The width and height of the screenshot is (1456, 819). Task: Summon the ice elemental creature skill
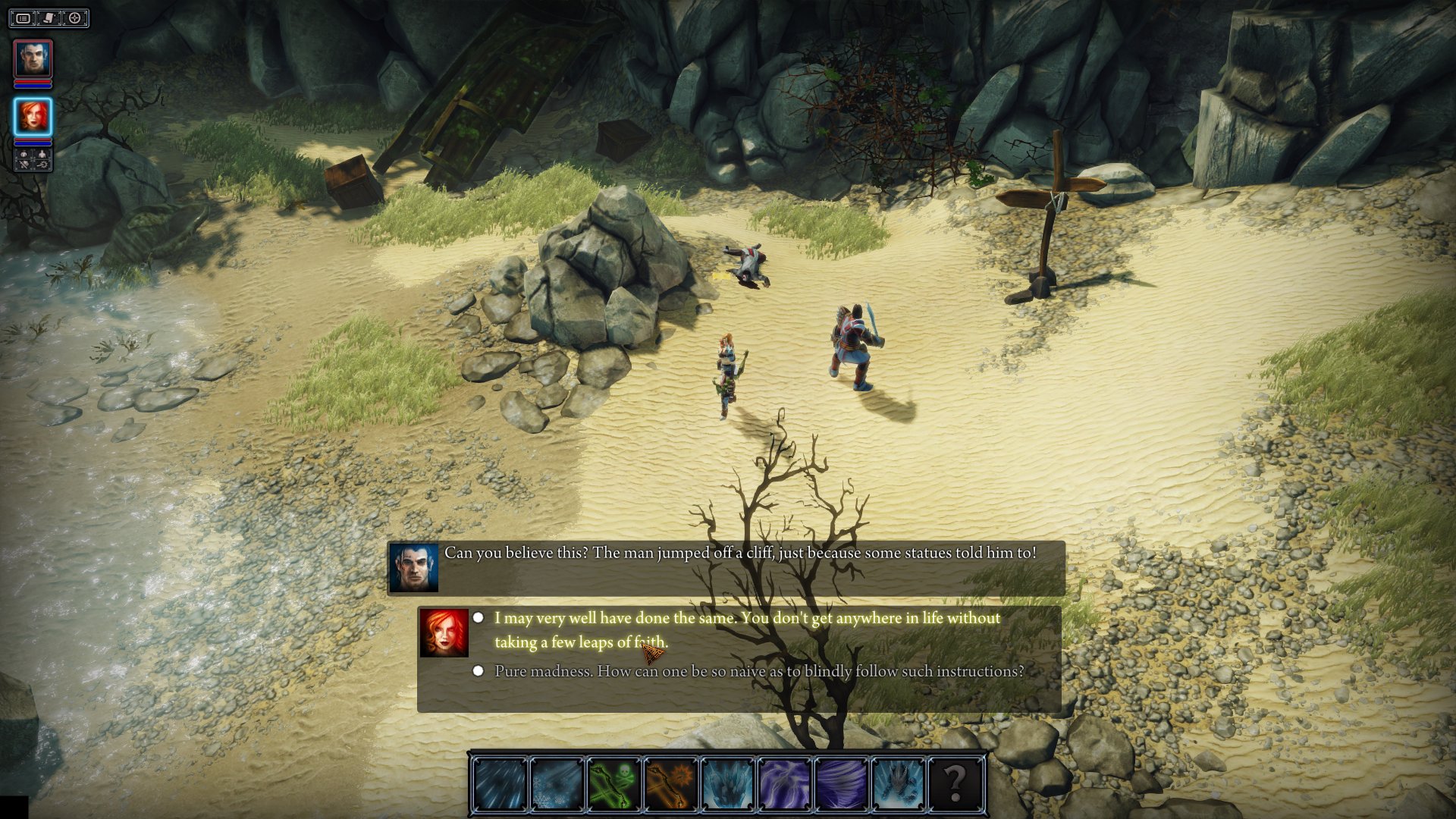pyautogui.click(x=898, y=783)
